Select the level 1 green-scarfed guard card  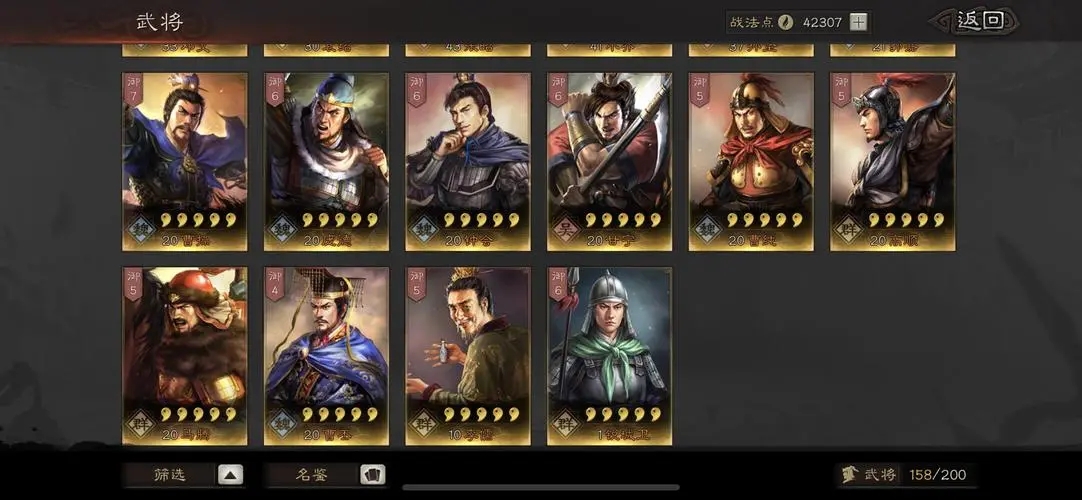click(x=610, y=355)
